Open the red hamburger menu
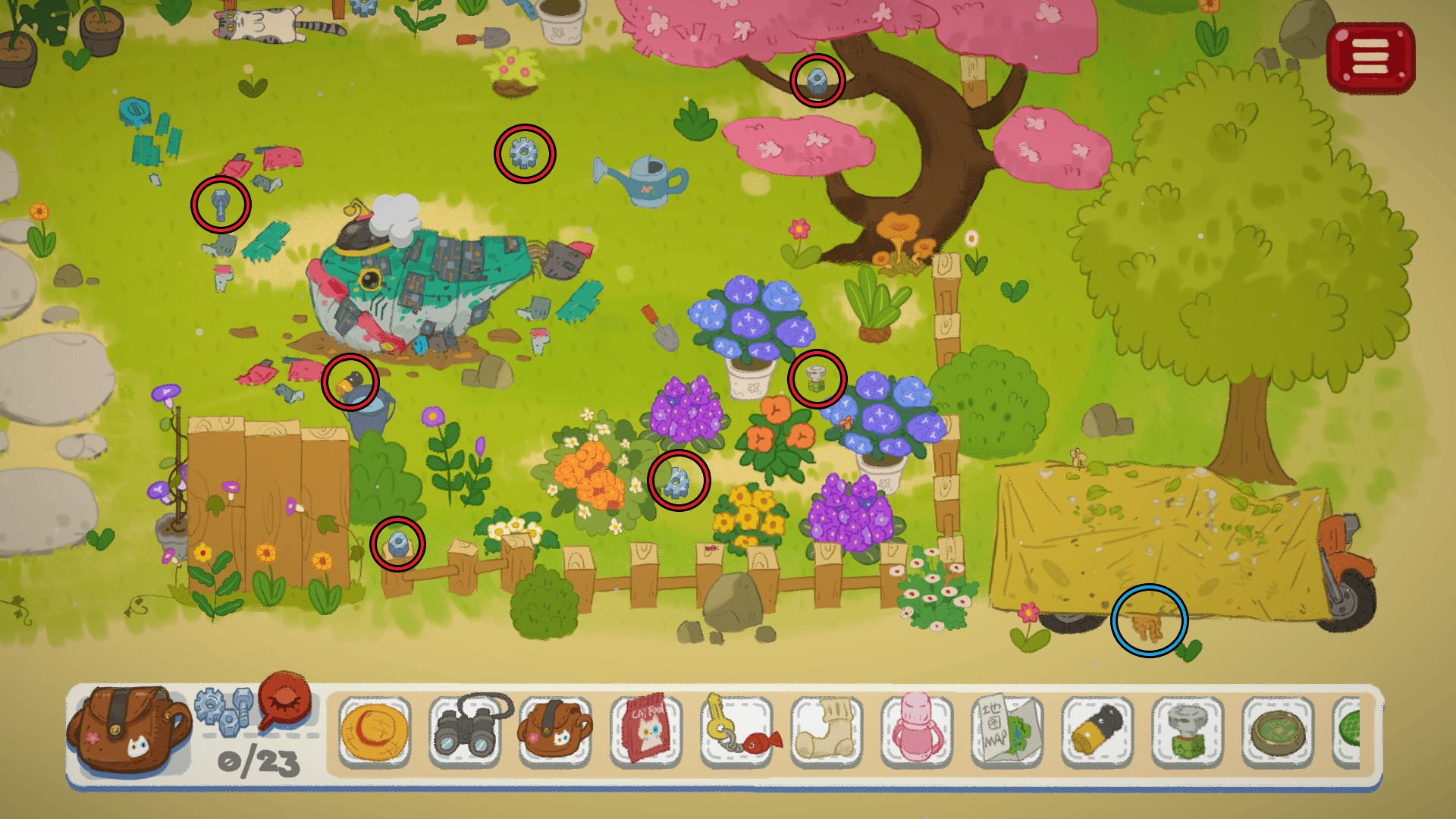Viewport: 1456px width, 819px height. pyautogui.click(x=1370, y=57)
